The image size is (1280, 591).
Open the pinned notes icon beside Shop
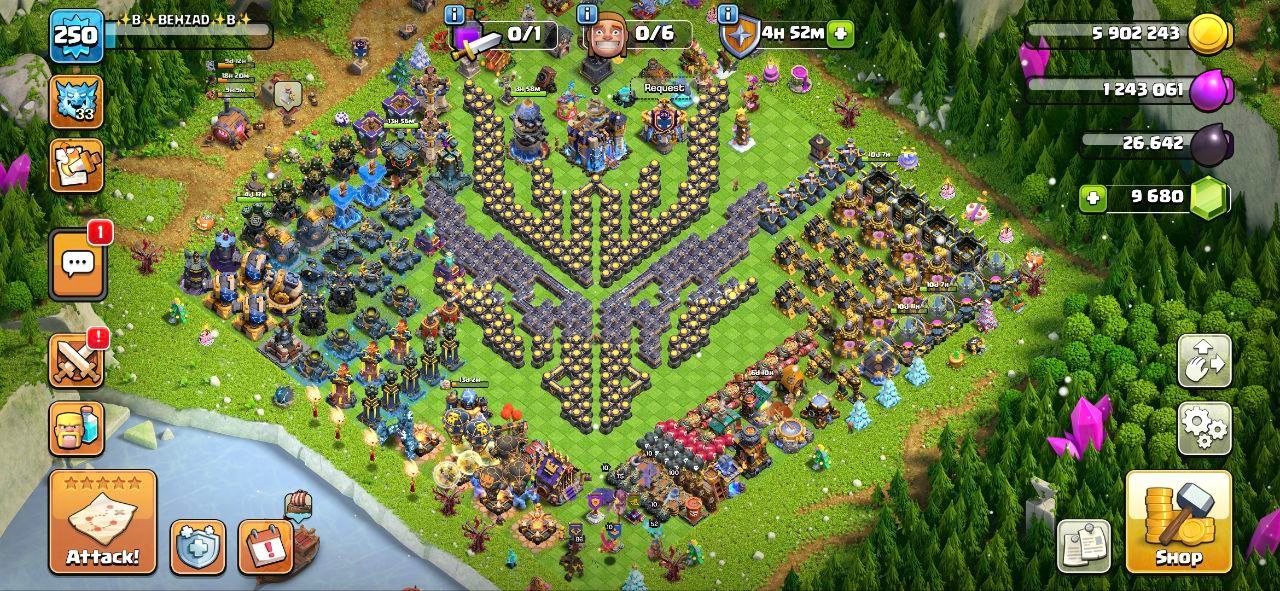point(1084,546)
